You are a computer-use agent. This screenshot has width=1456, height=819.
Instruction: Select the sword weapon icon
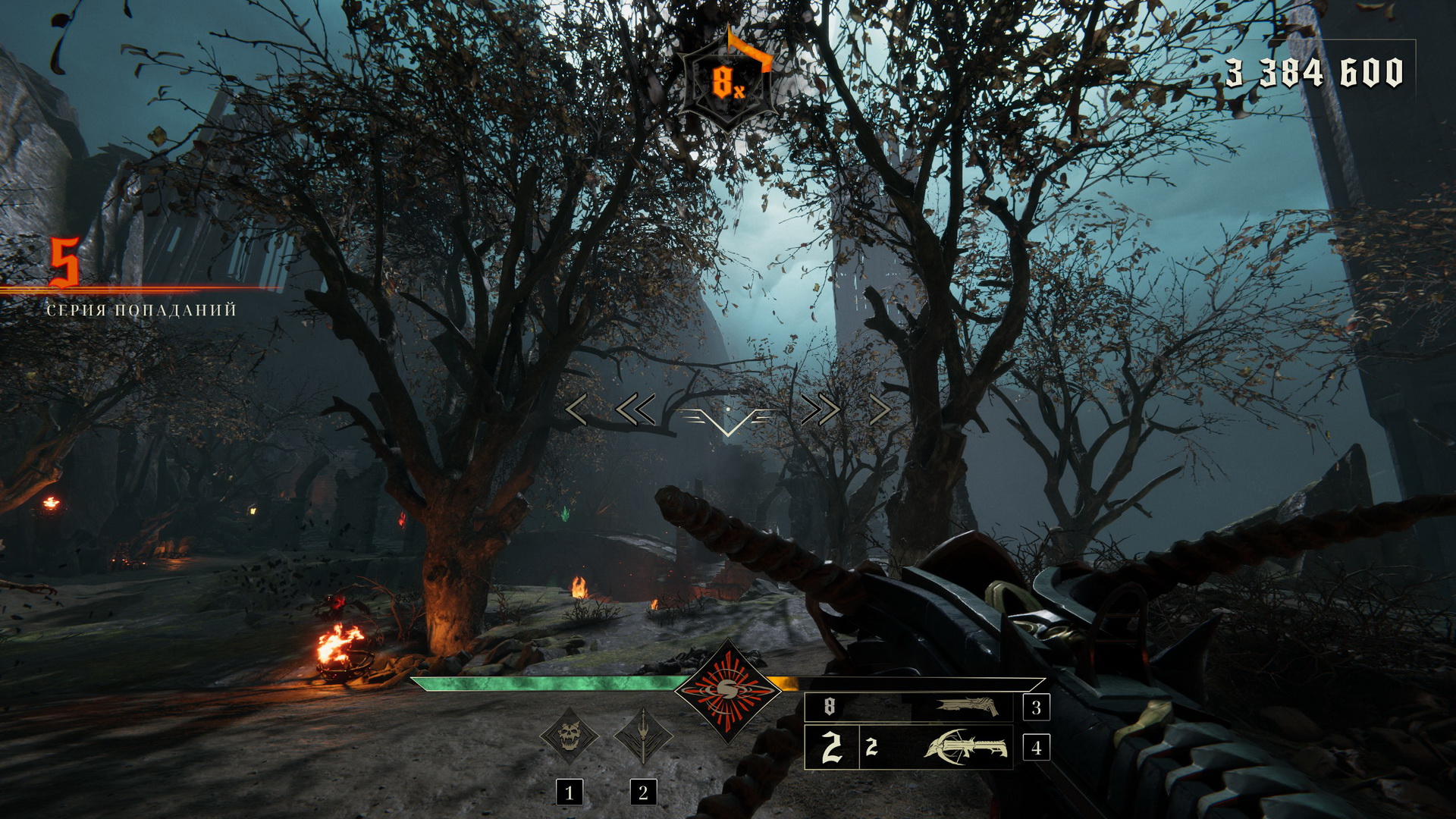(x=643, y=736)
